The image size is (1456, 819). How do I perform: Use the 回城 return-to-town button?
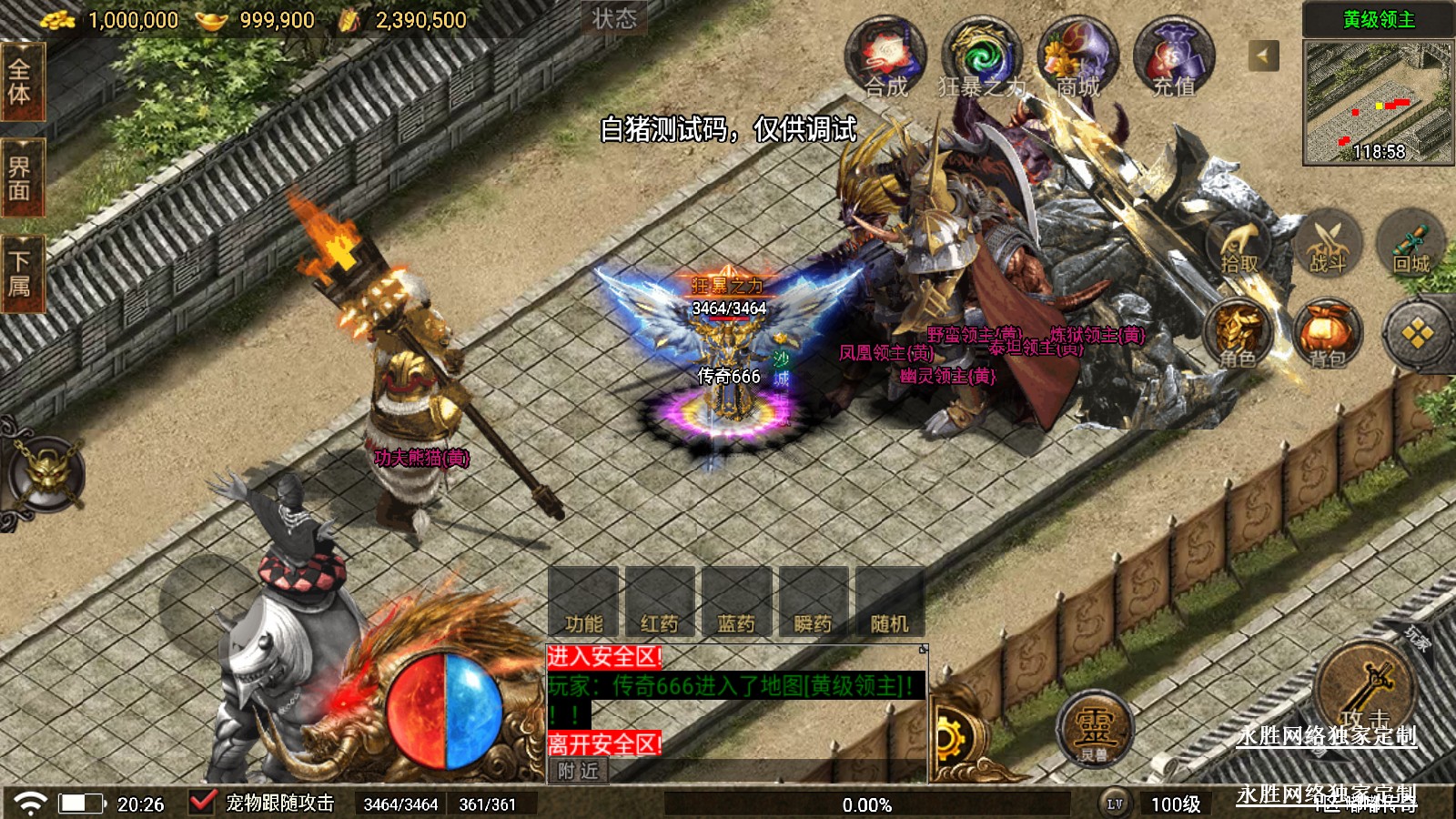1411,245
